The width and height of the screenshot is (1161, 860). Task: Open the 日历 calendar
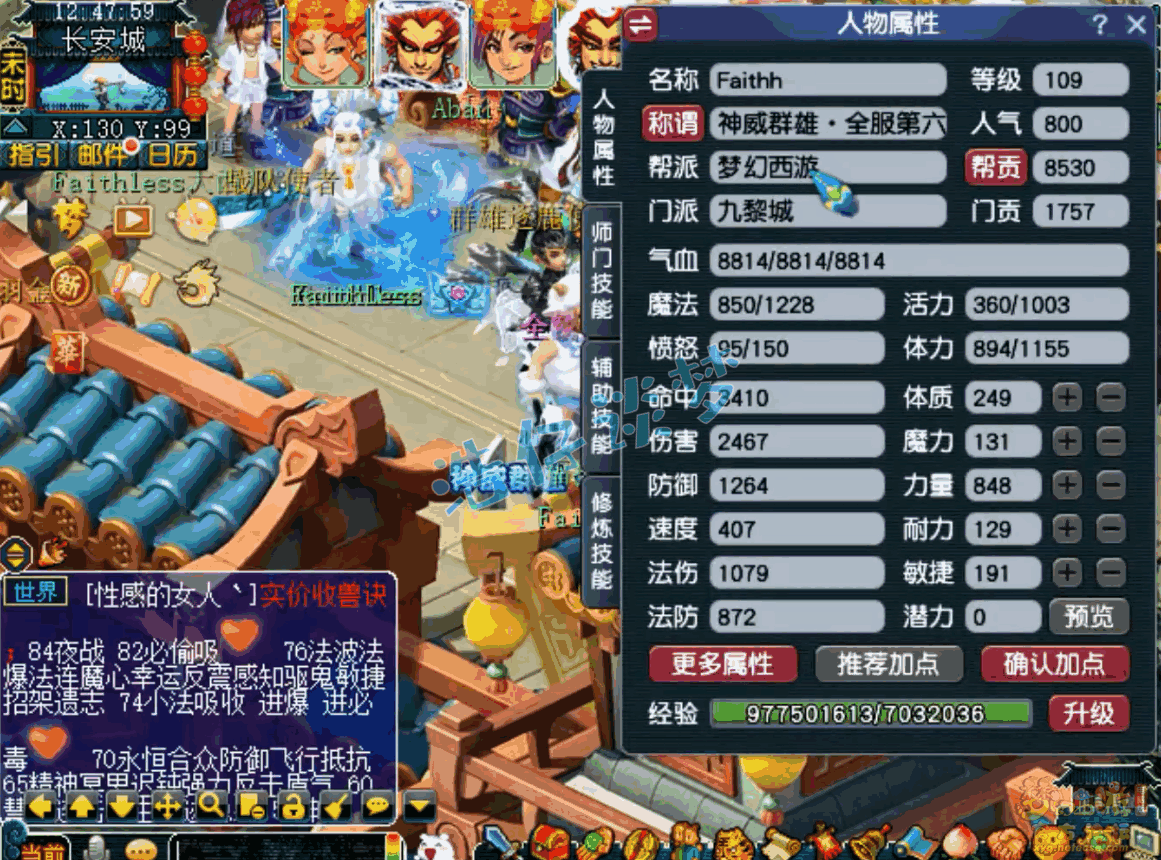172,154
